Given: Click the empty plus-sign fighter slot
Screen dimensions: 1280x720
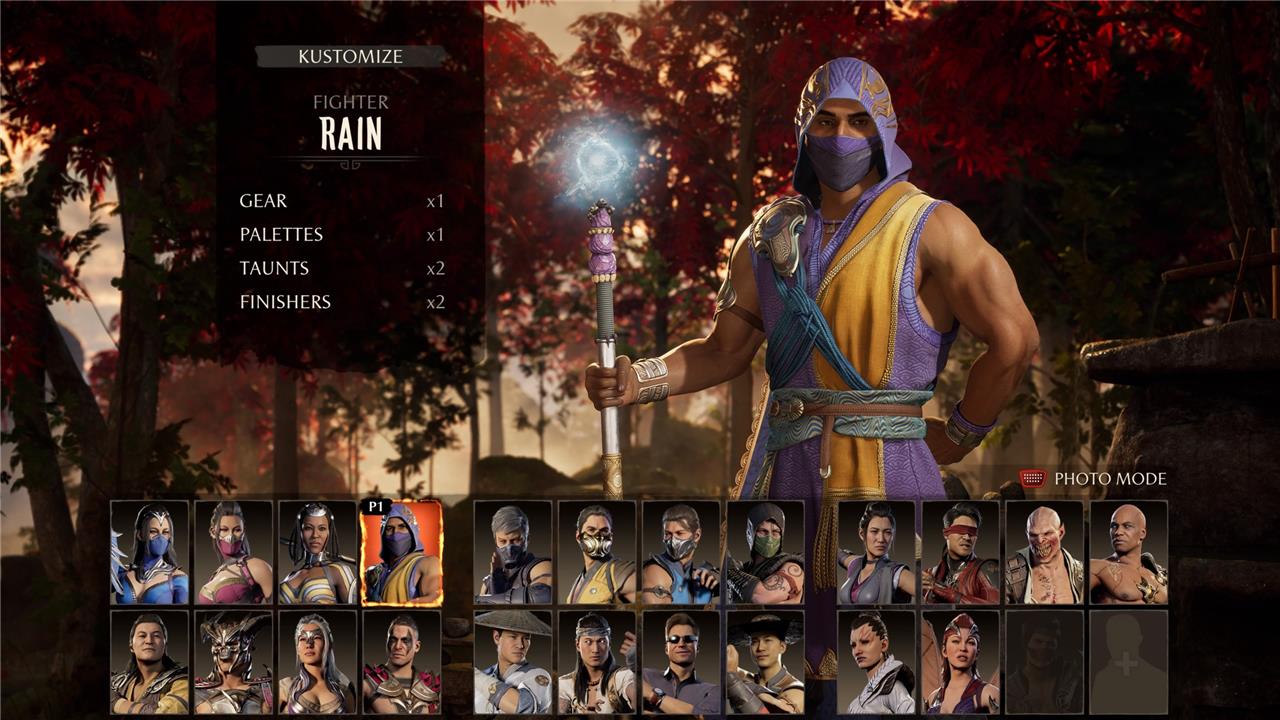Looking at the screenshot, I should point(1128,661).
